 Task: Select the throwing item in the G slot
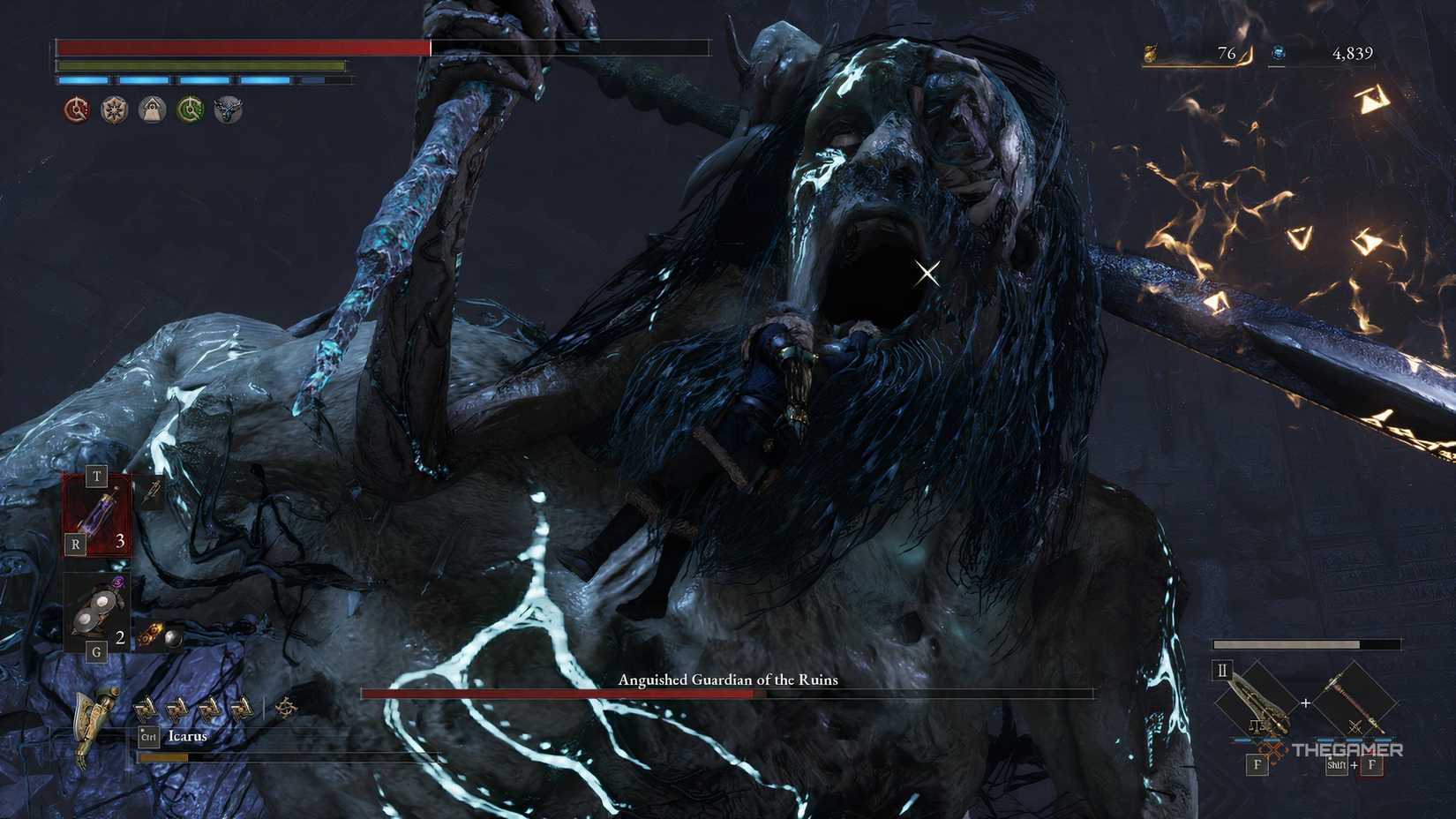[94, 609]
